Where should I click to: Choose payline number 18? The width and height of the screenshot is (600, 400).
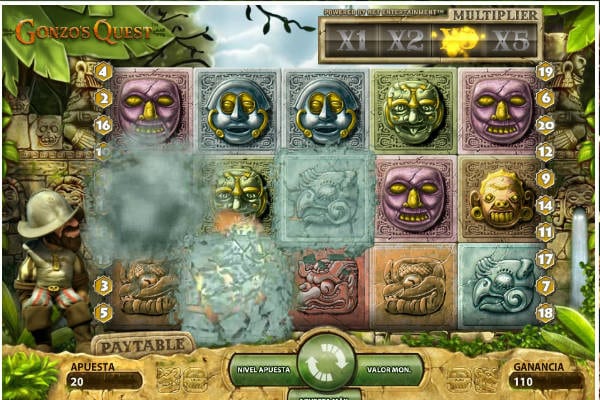tap(545, 312)
